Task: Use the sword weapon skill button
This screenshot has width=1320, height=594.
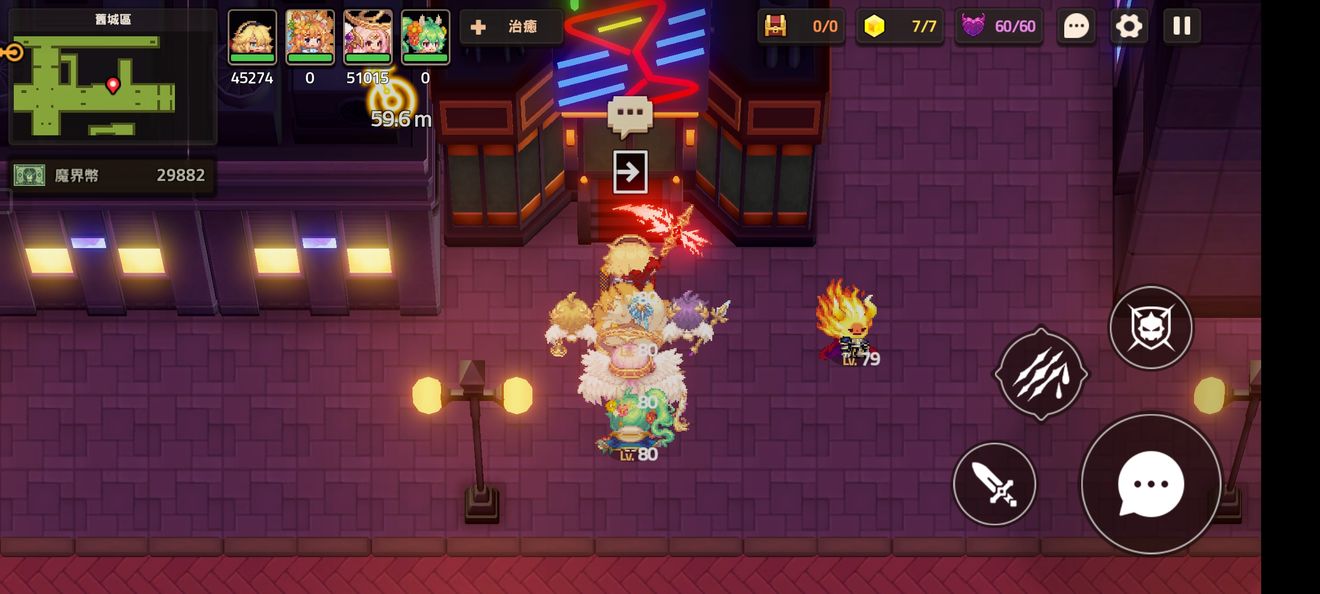Action: (x=994, y=484)
